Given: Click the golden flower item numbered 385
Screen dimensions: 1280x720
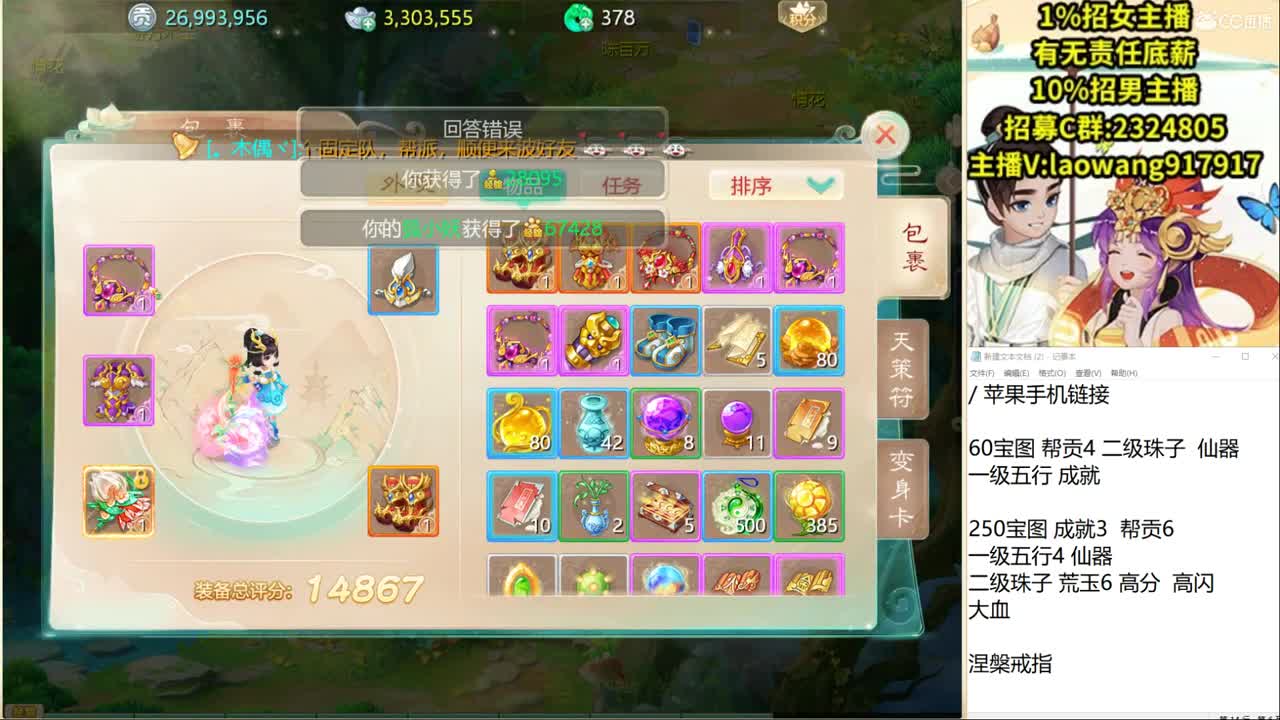Looking at the screenshot, I should pos(809,507).
